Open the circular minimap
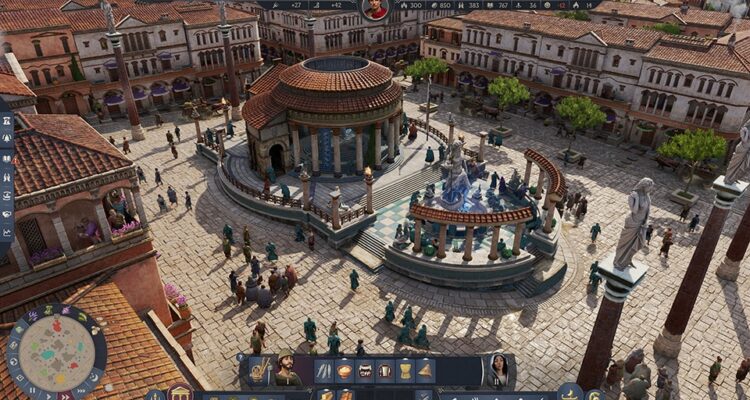Image resolution: width=750 pixels, height=400 pixels. pos(56,352)
